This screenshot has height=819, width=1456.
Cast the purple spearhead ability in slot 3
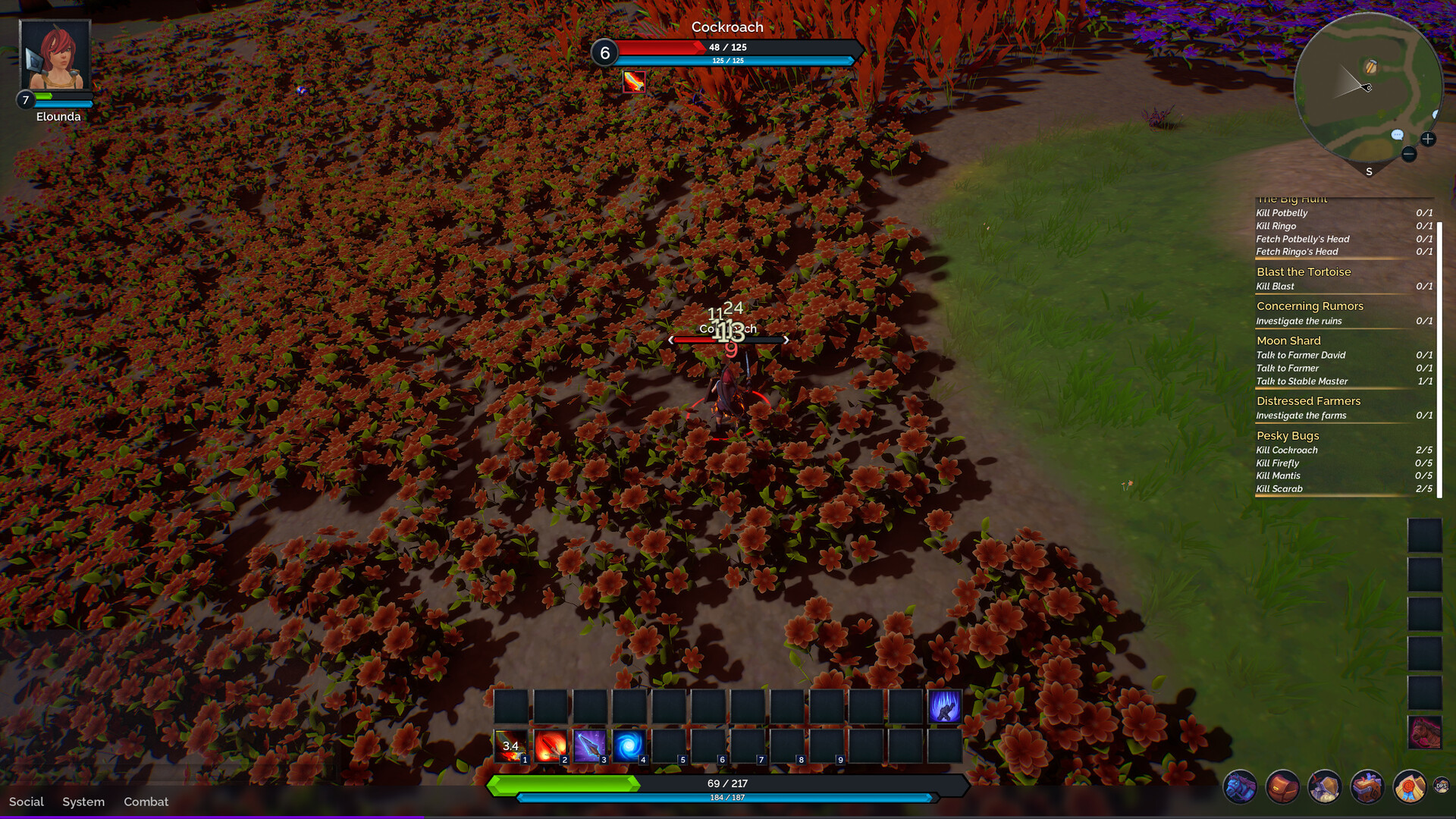click(589, 746)
